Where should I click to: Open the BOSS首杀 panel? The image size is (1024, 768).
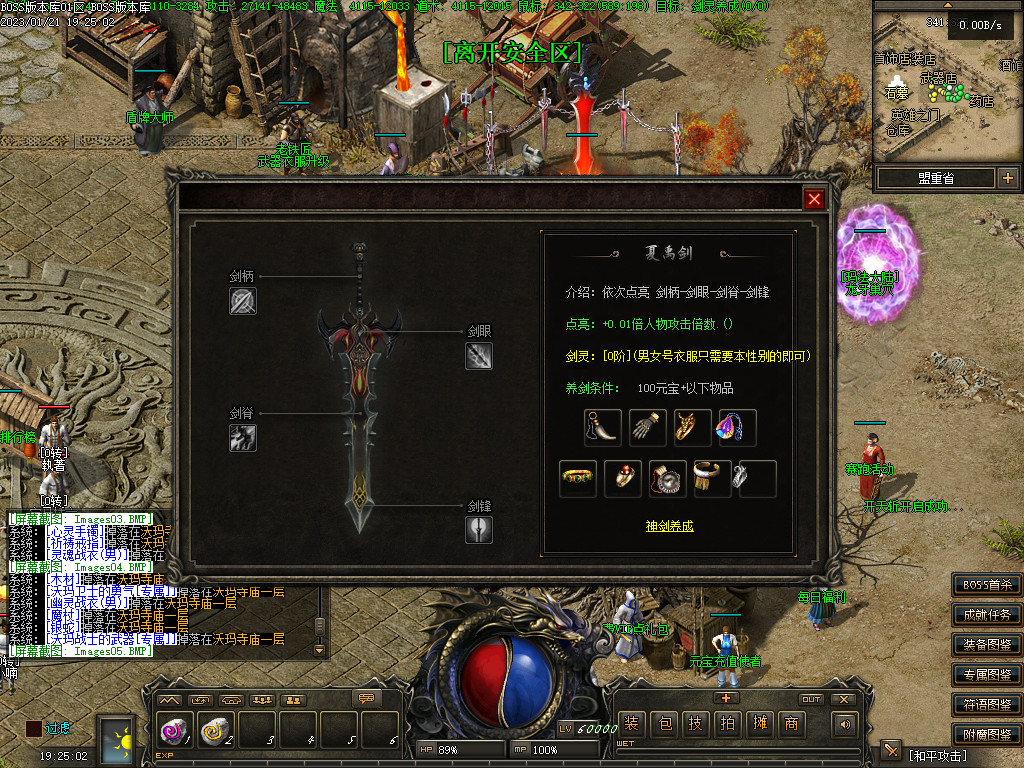[x=986, y=584]
